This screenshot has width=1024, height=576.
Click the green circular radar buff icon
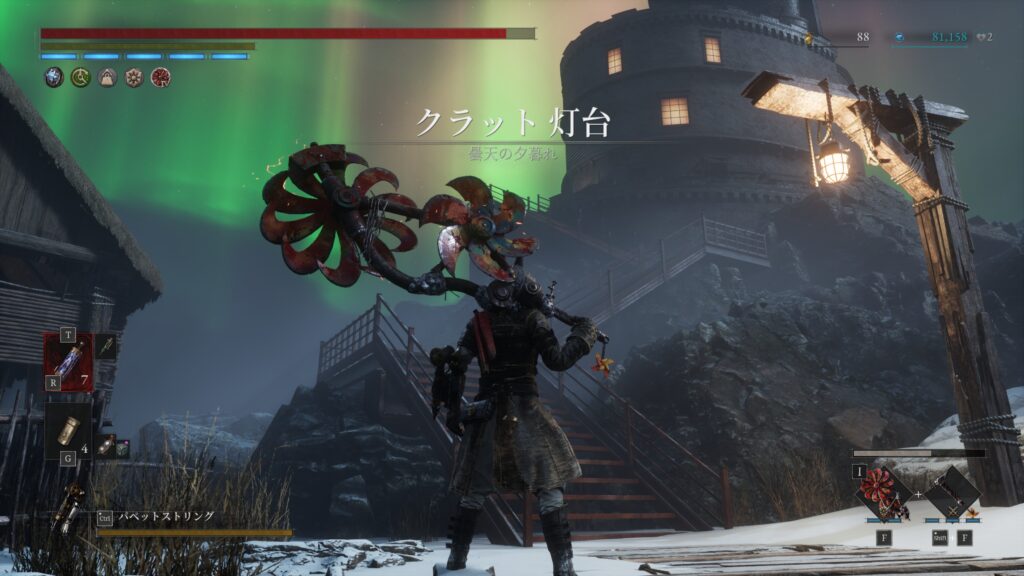click(80, 77)
